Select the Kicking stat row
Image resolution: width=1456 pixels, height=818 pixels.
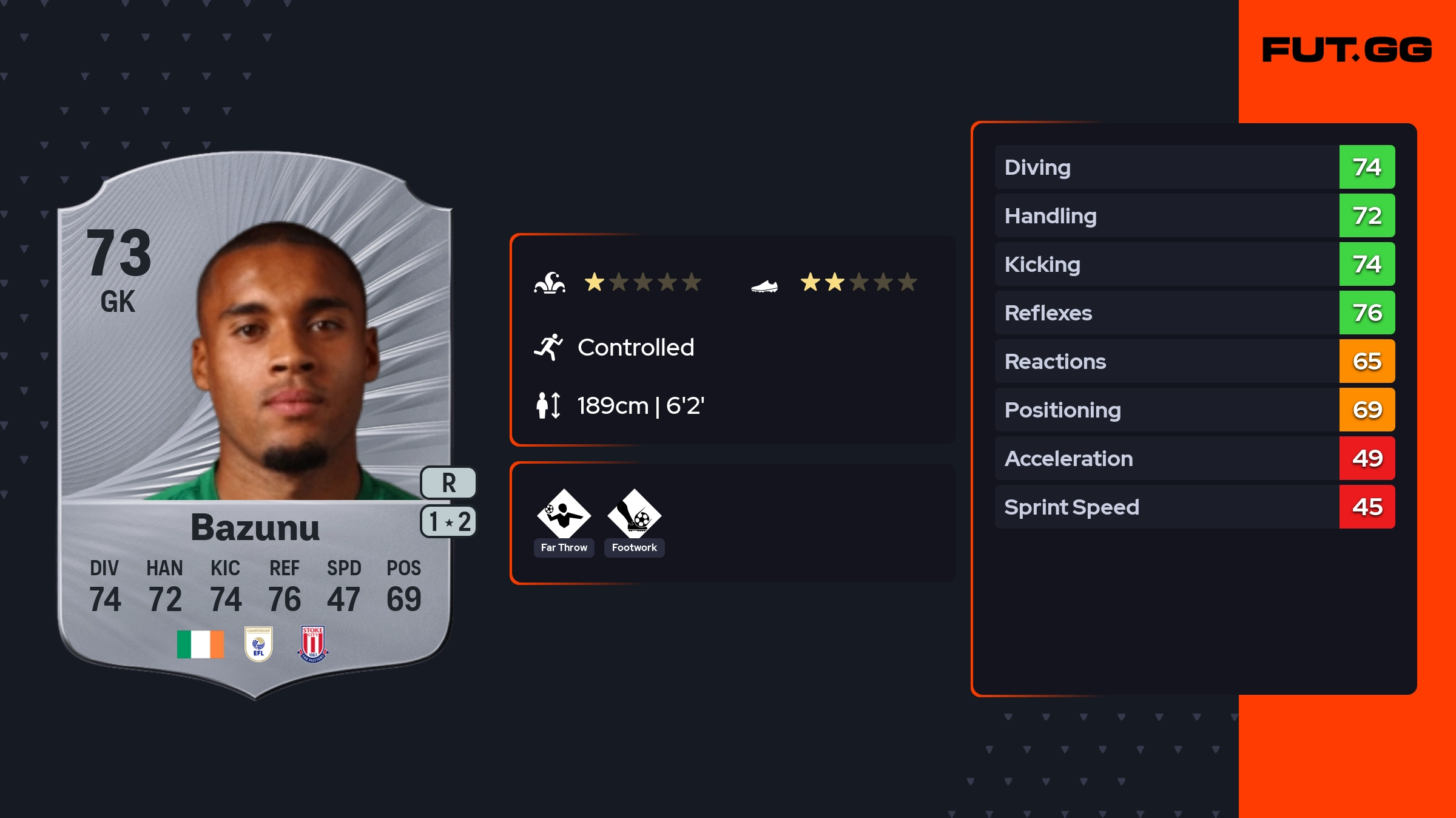point(1194,264)
